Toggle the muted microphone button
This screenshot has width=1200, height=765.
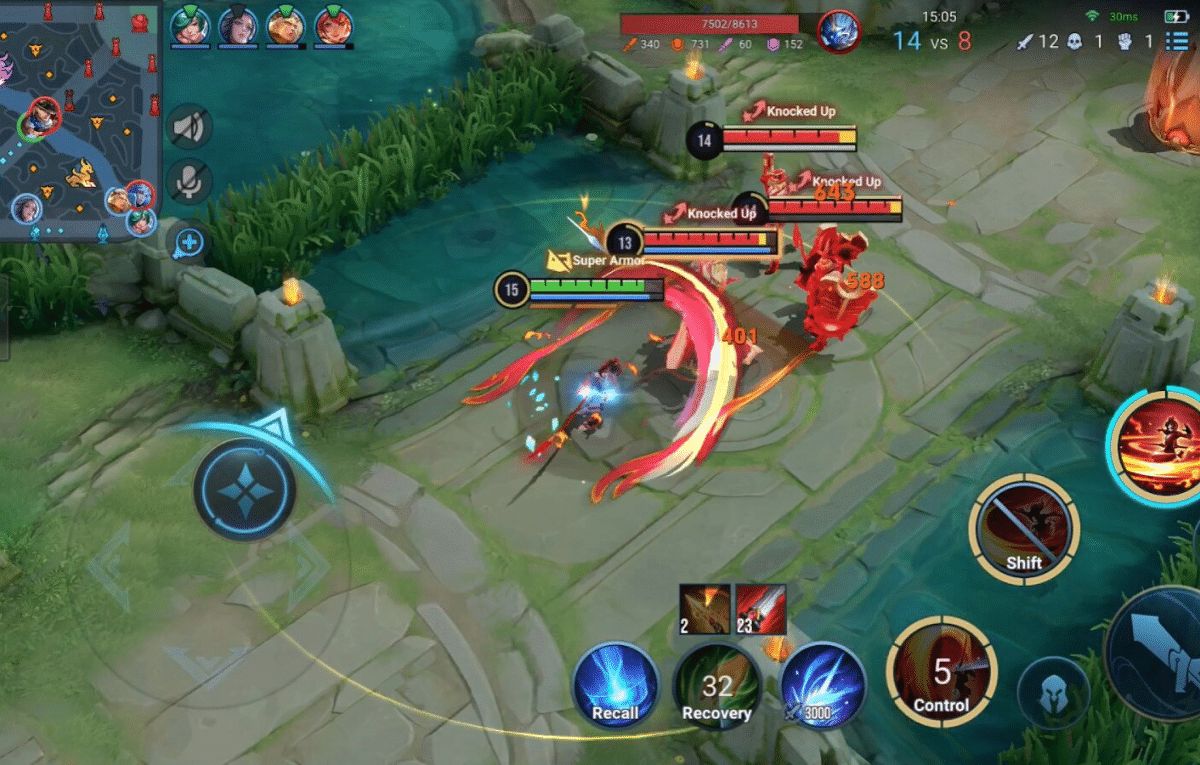189,180
